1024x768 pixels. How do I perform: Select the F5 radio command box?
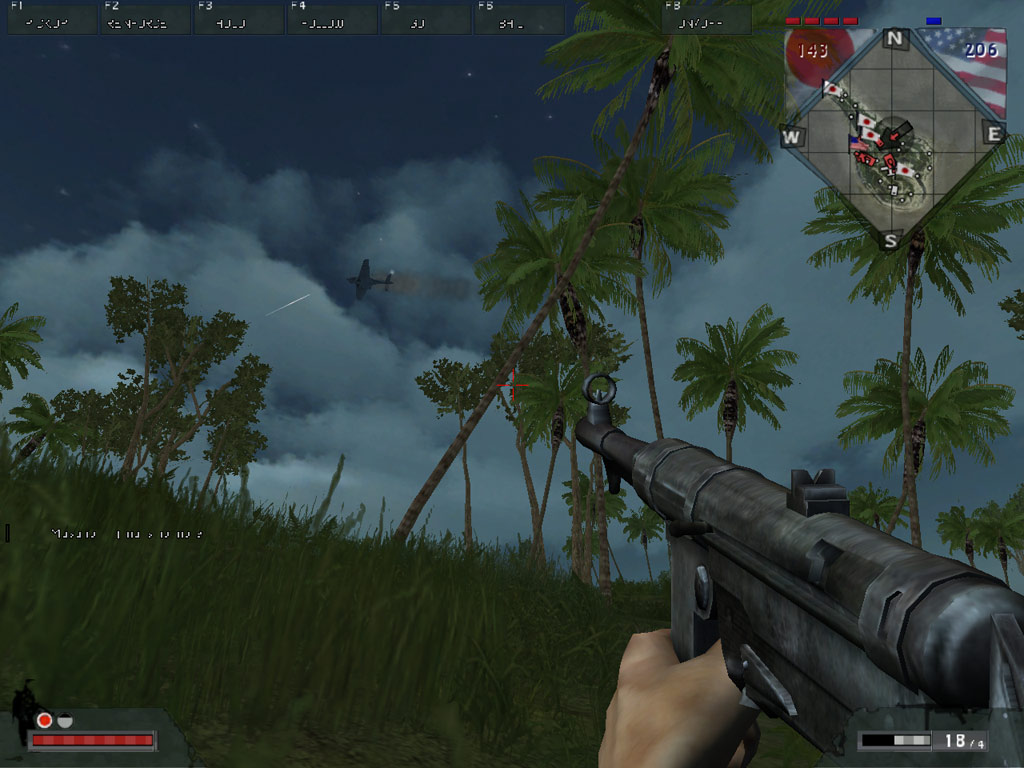pos(425,19)
